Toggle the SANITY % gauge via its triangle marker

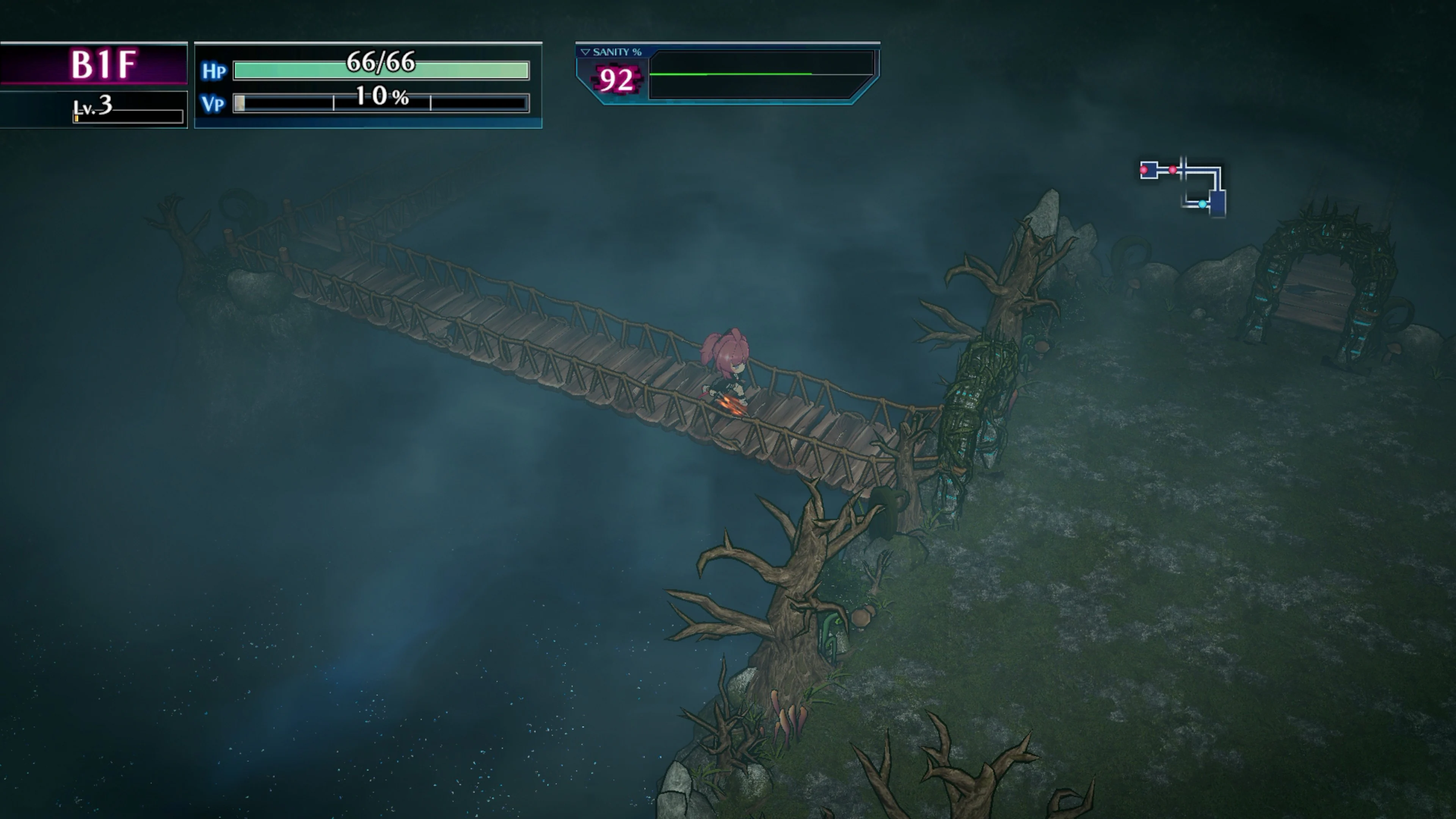(585, 52)
